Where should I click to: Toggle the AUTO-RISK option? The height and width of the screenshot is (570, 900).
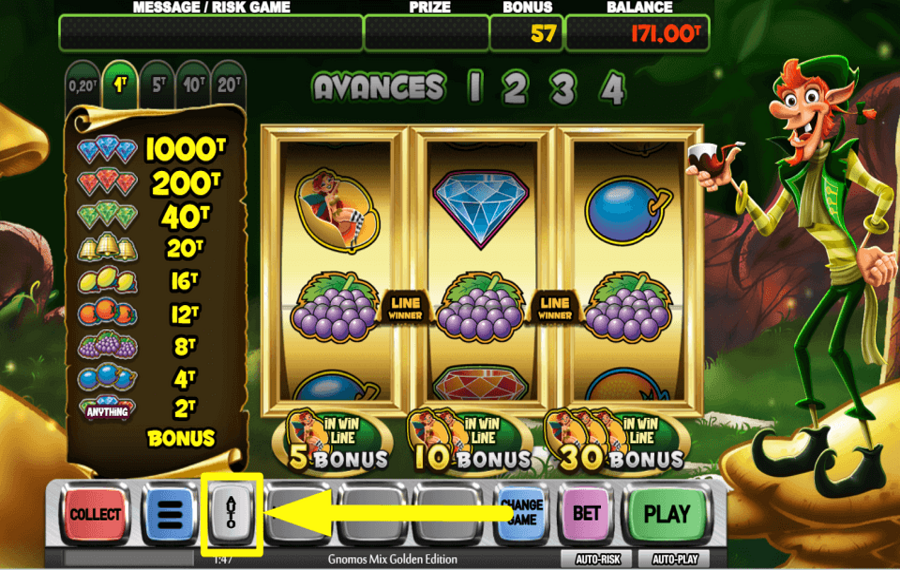tap(596, 559)
